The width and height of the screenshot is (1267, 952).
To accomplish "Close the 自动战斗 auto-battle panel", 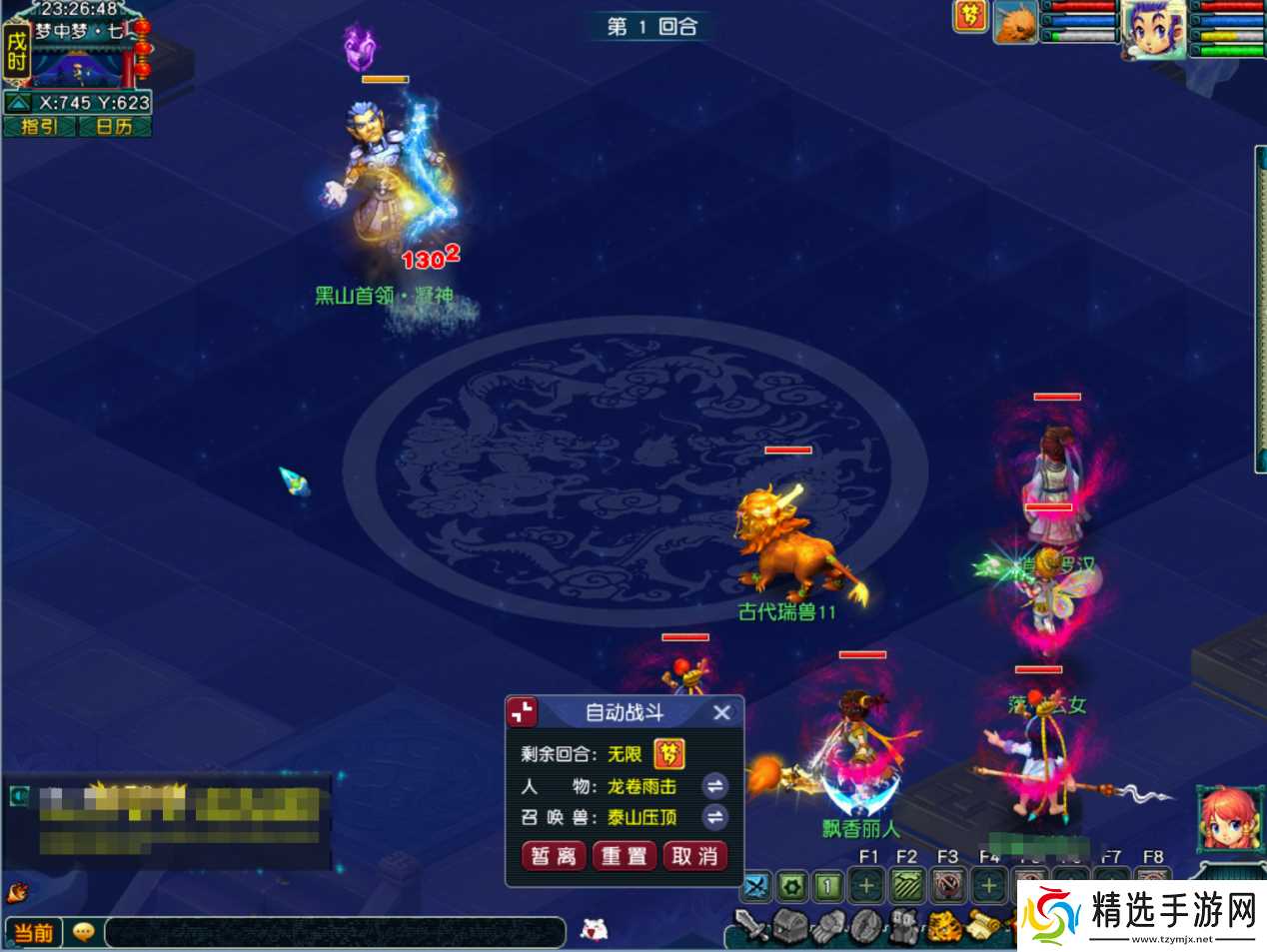I will pos(721,712).
